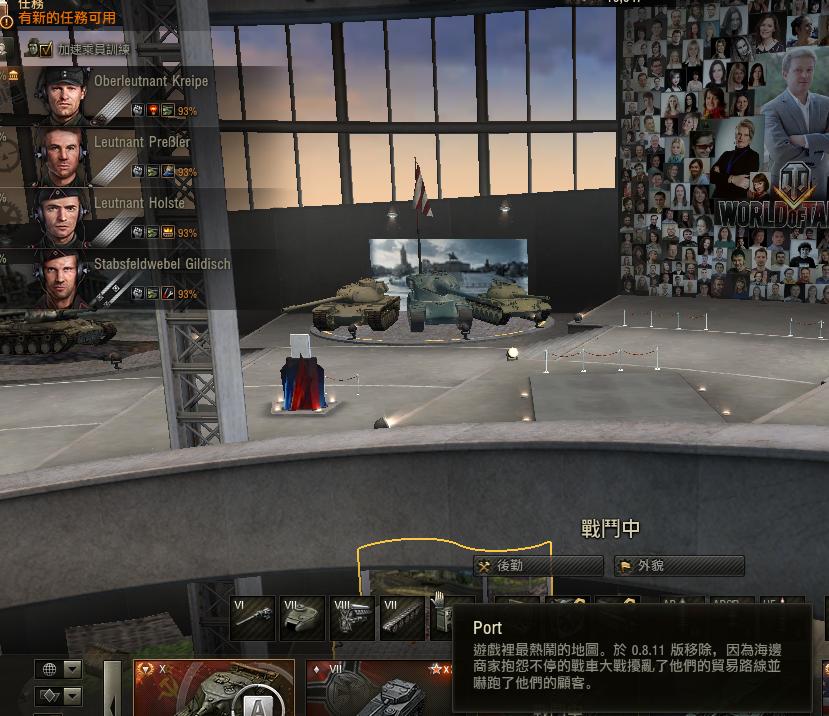Open the 後勤 service button
This screenshot has width=829, height=716.
coord(538,566)
